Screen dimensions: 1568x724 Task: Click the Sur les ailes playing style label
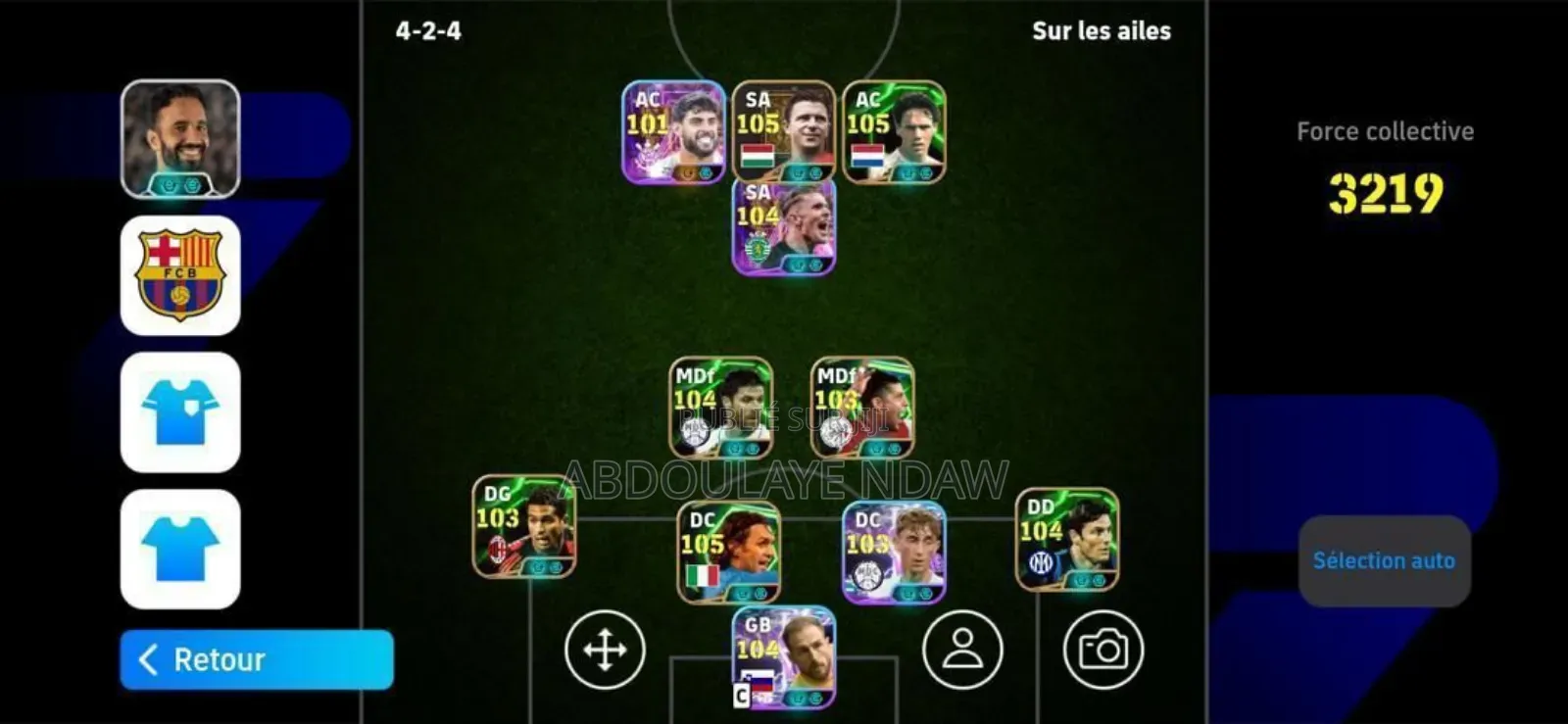1100,30
